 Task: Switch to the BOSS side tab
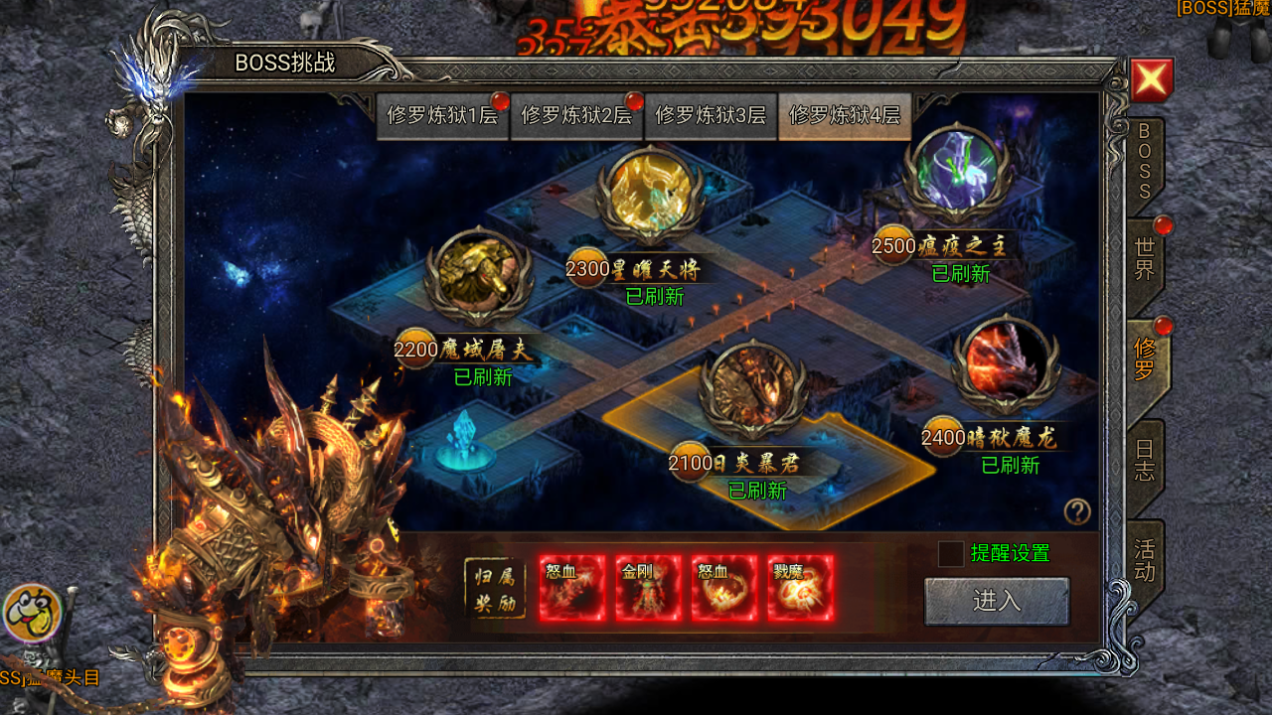tap(1144, 162)
